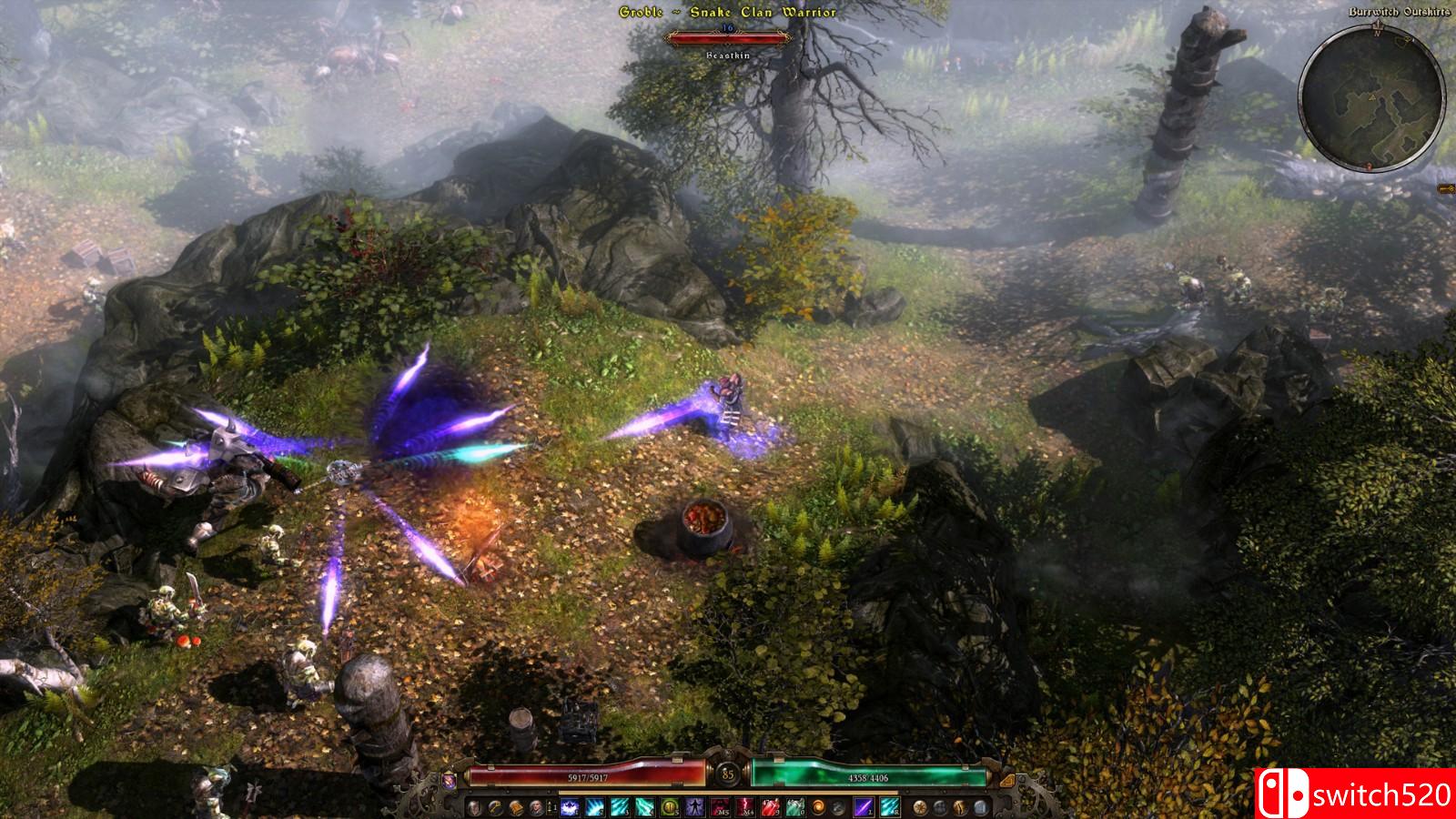1456x819 pixels.
Task: Activate the green eye skill in slot 5
Action: click(x=671, y=807)
